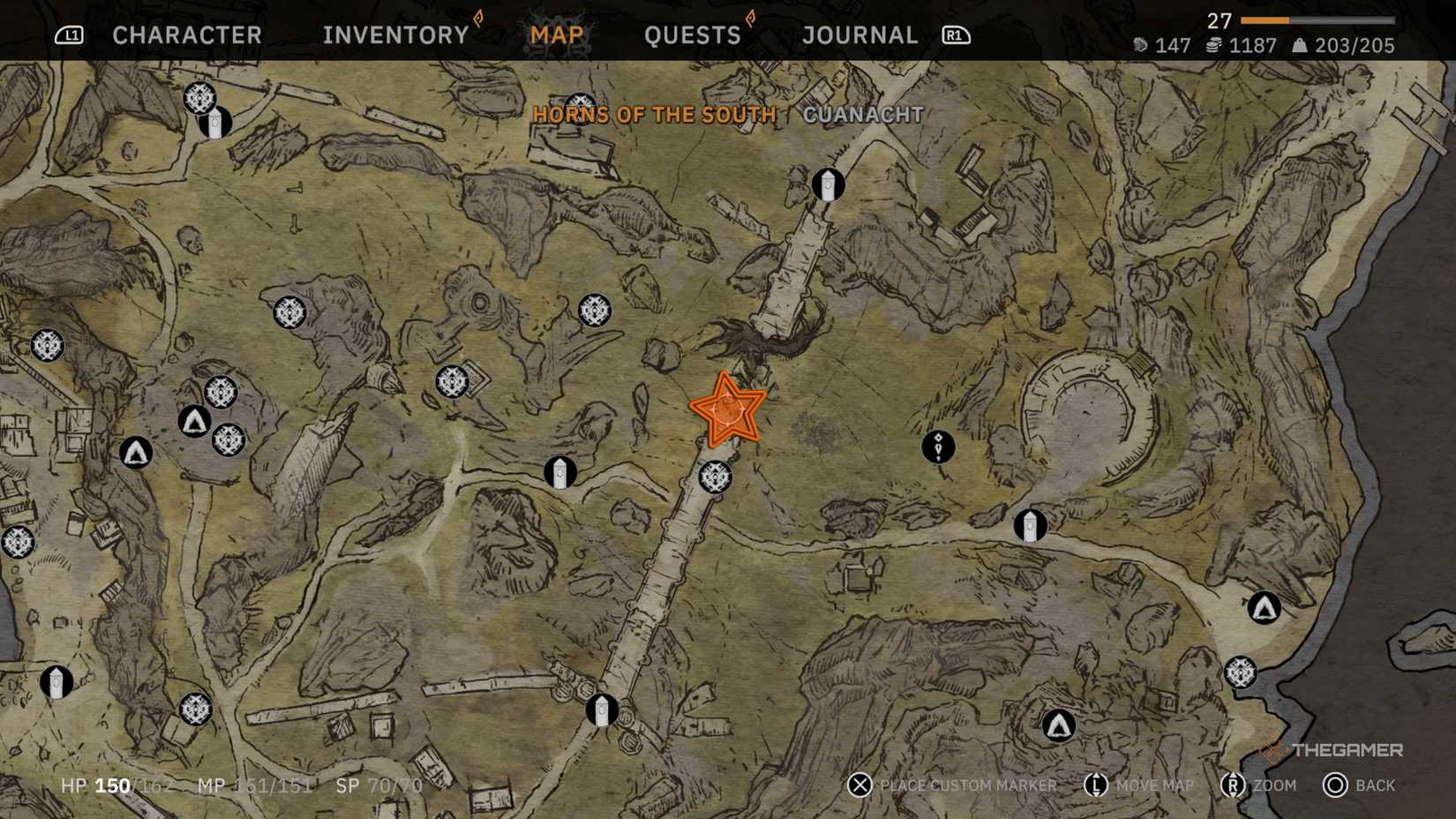Image resolution: width=1456 pixels, height=819 pixels.
Task: Click the R1 button prompt beside JOURNAL
Action: [x=957, y=35]
